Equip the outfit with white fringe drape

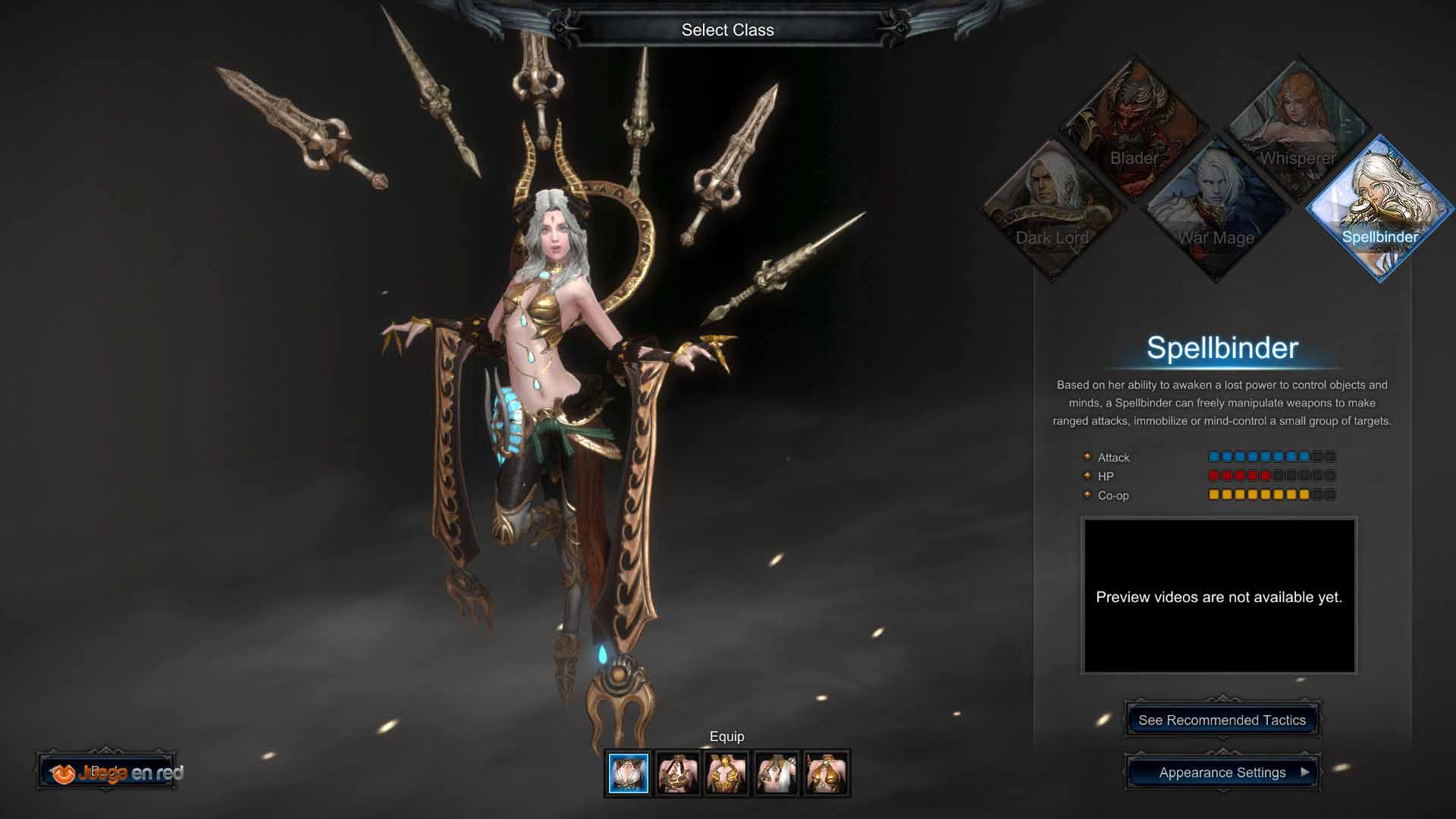[777, 773]
